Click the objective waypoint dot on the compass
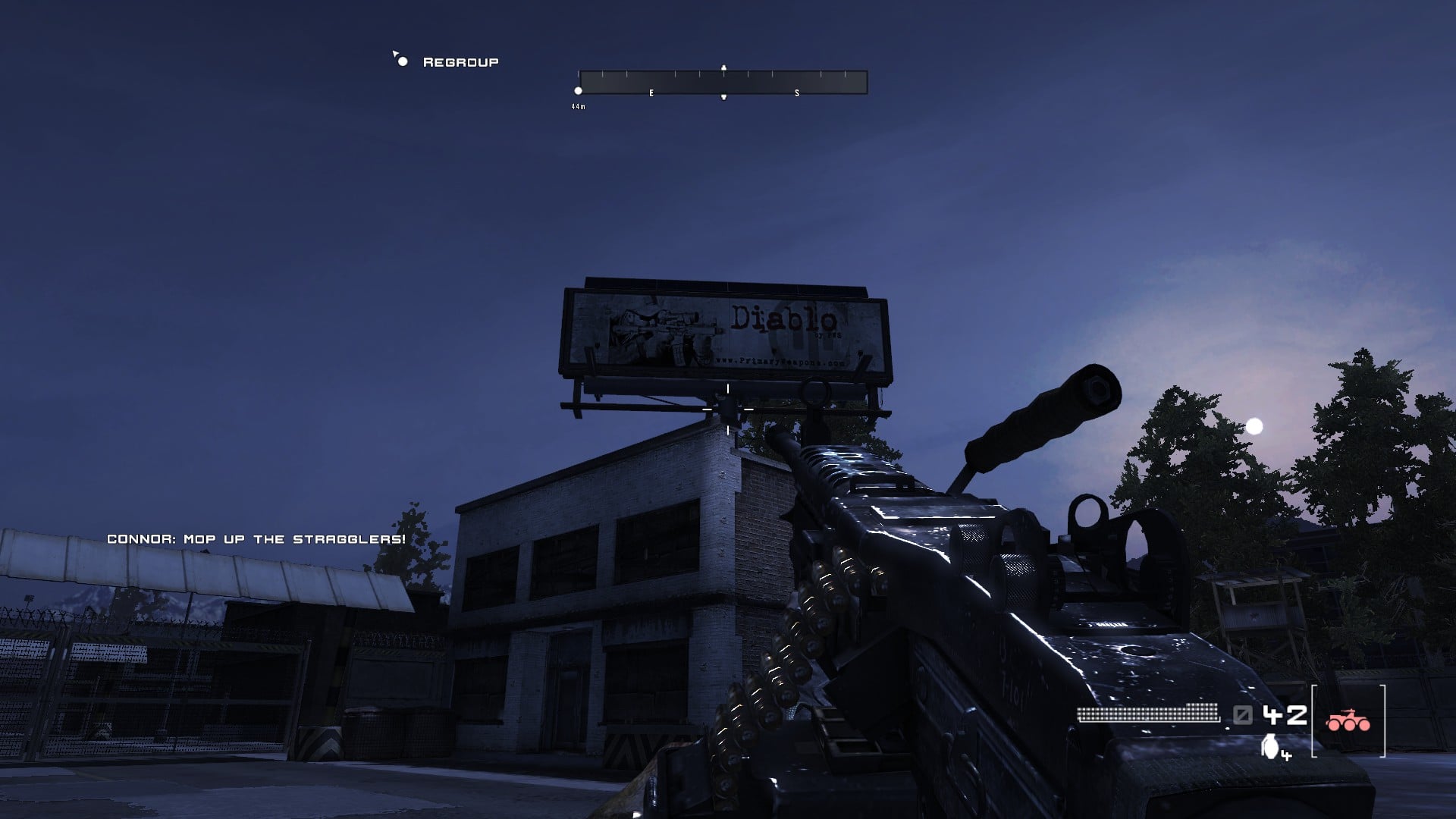Image resolution: width=1456 pixels, height=819 pixels. click(x=578, y=91)
